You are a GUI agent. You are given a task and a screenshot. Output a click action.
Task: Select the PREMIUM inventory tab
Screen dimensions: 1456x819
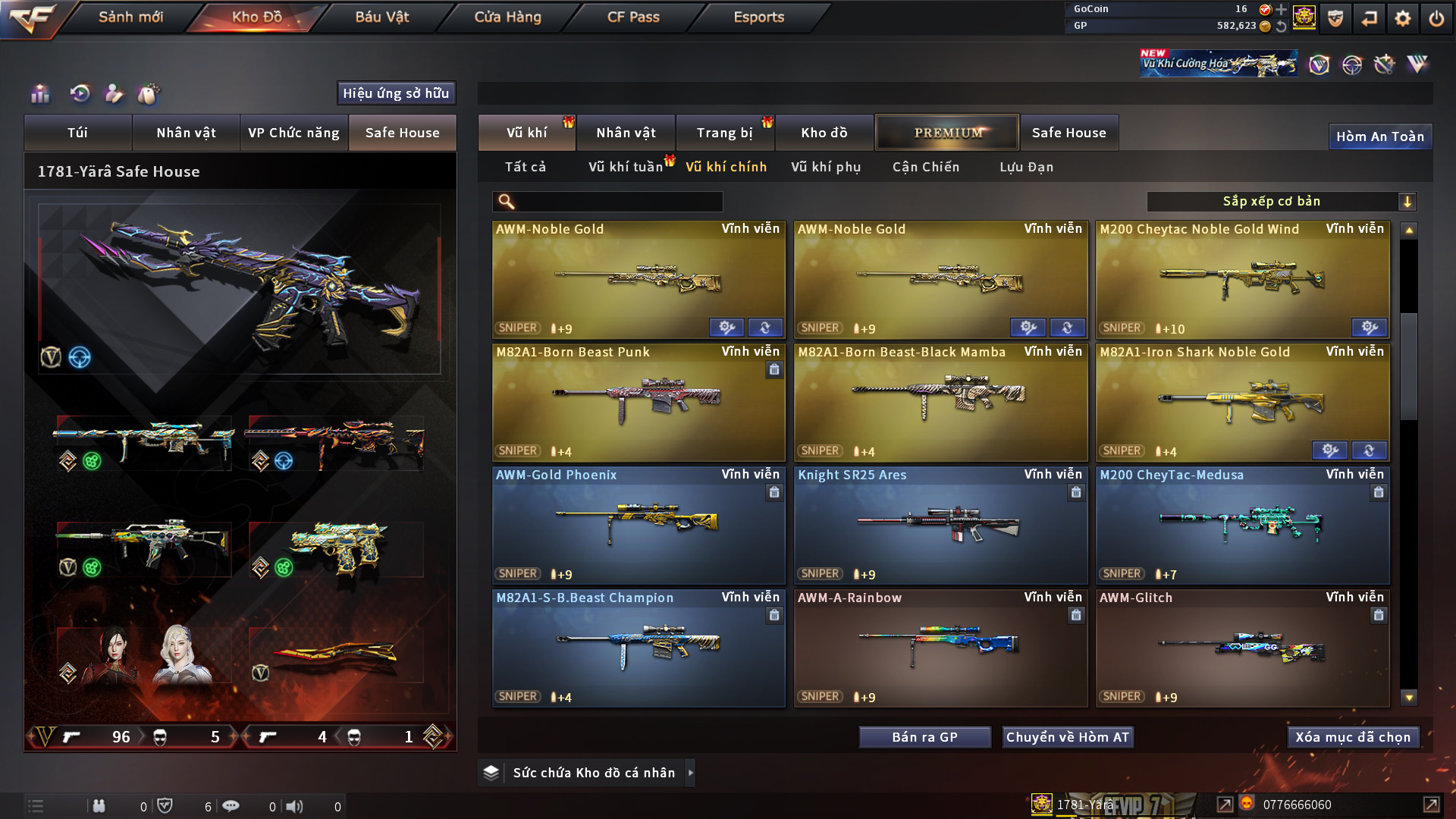pyautogui.click(x=948, y=133)
